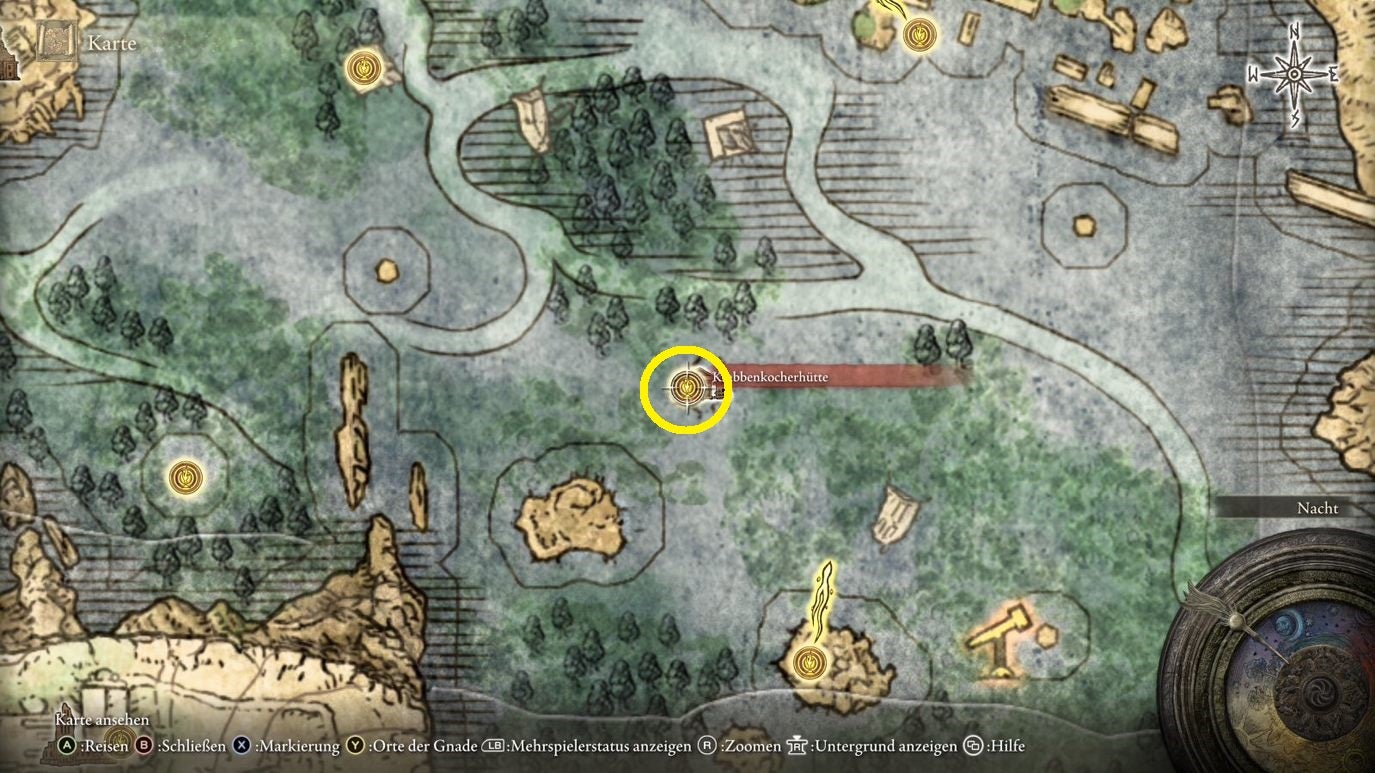Select the grace icon near the top-right settlement
The width and height of the screenshot is (1375, 773).
point(919,35)
